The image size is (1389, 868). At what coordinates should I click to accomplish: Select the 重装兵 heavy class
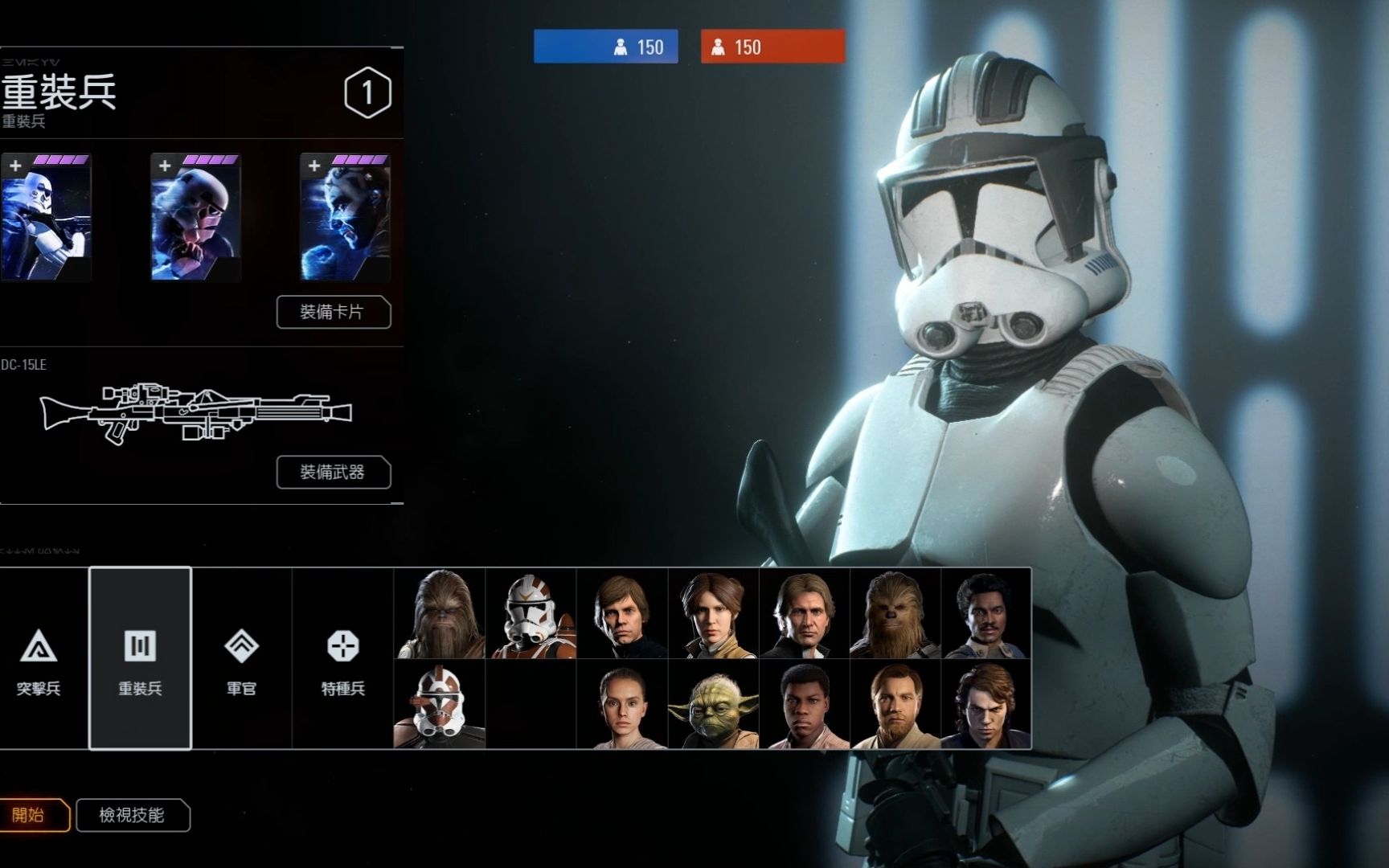(x=140, y=659)
